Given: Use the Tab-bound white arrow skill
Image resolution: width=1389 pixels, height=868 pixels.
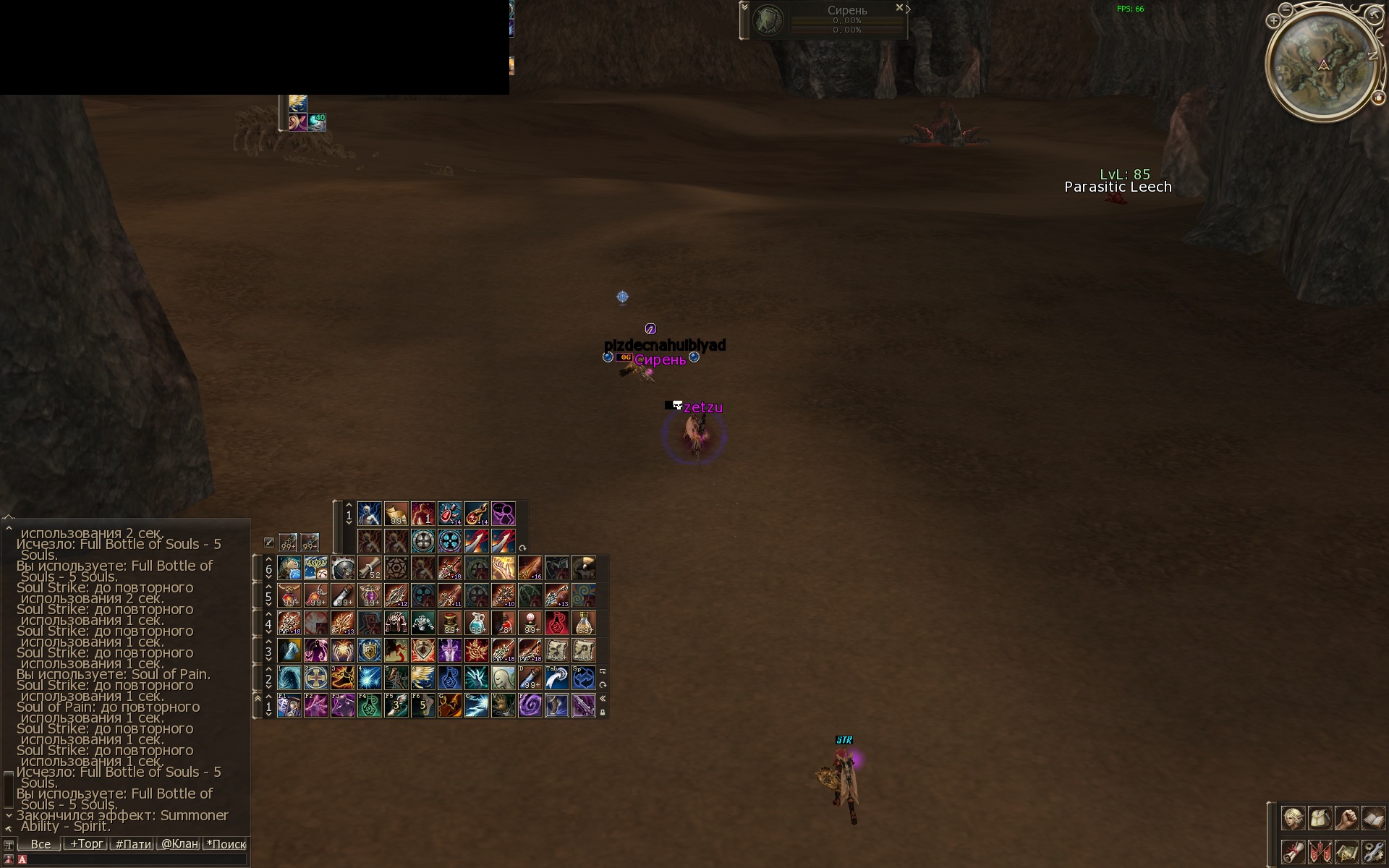Looking at the screenshot, I should [x=556, y=678].
